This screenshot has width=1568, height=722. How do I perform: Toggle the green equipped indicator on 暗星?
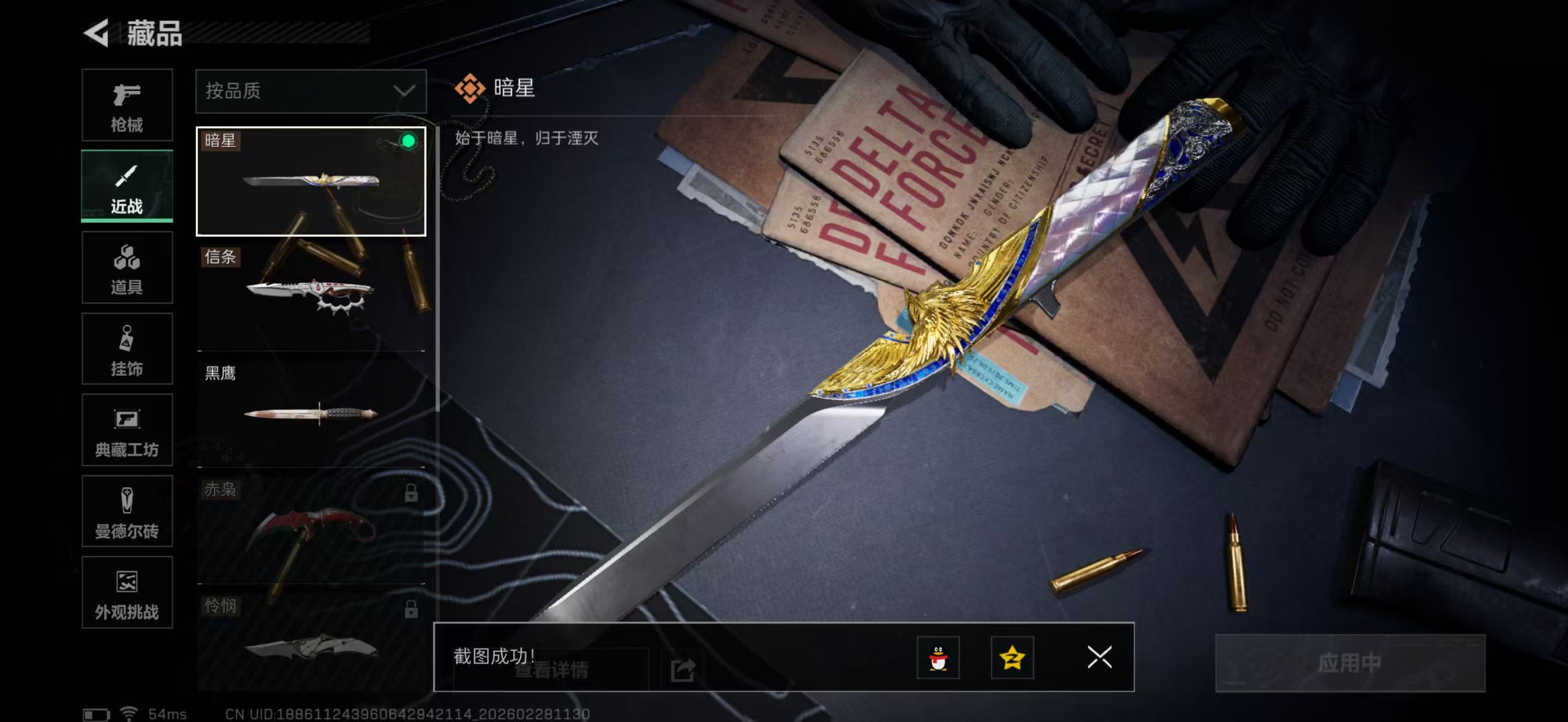411,141
